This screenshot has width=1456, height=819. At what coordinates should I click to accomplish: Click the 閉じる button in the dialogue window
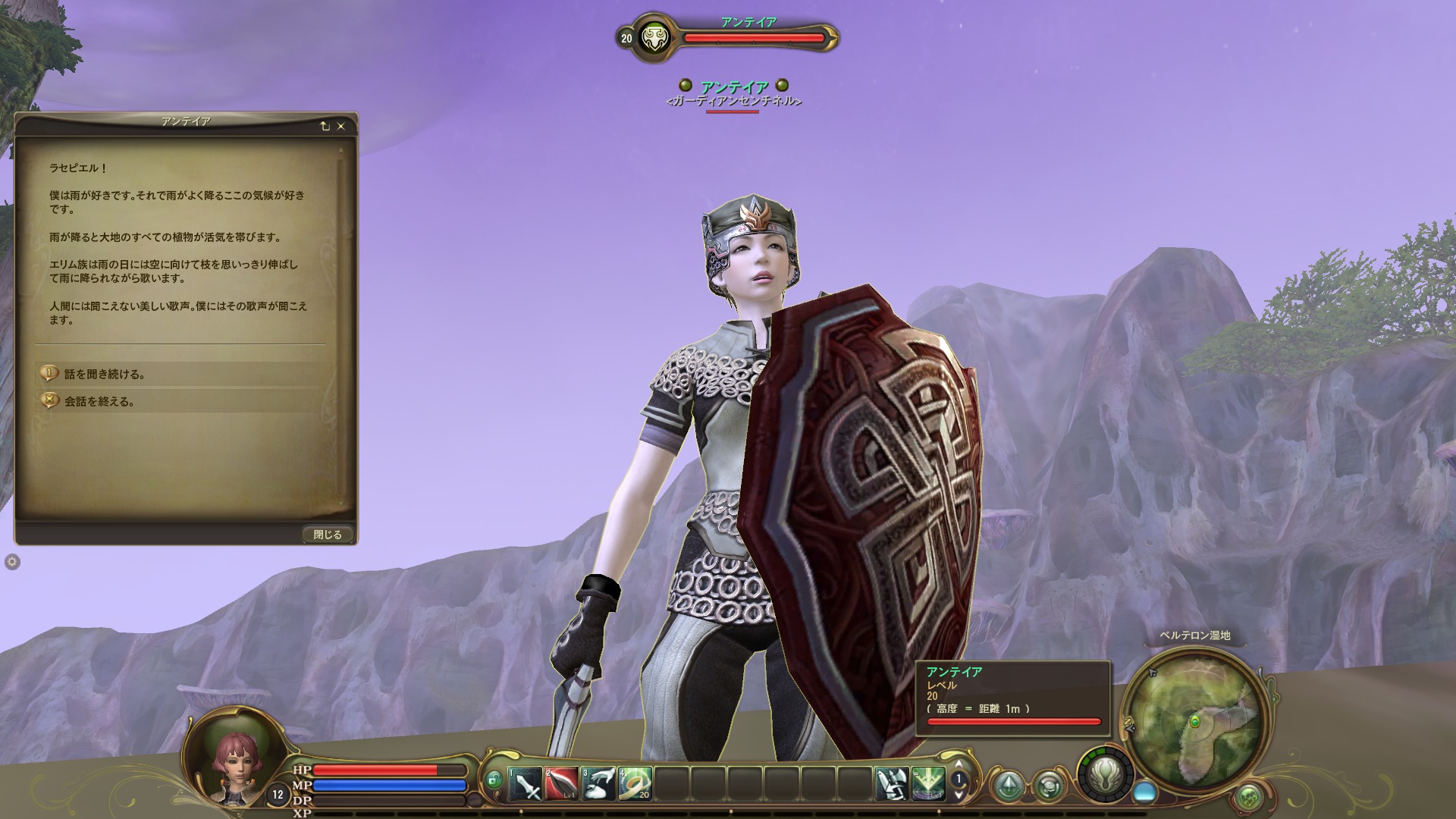(327, 535)
